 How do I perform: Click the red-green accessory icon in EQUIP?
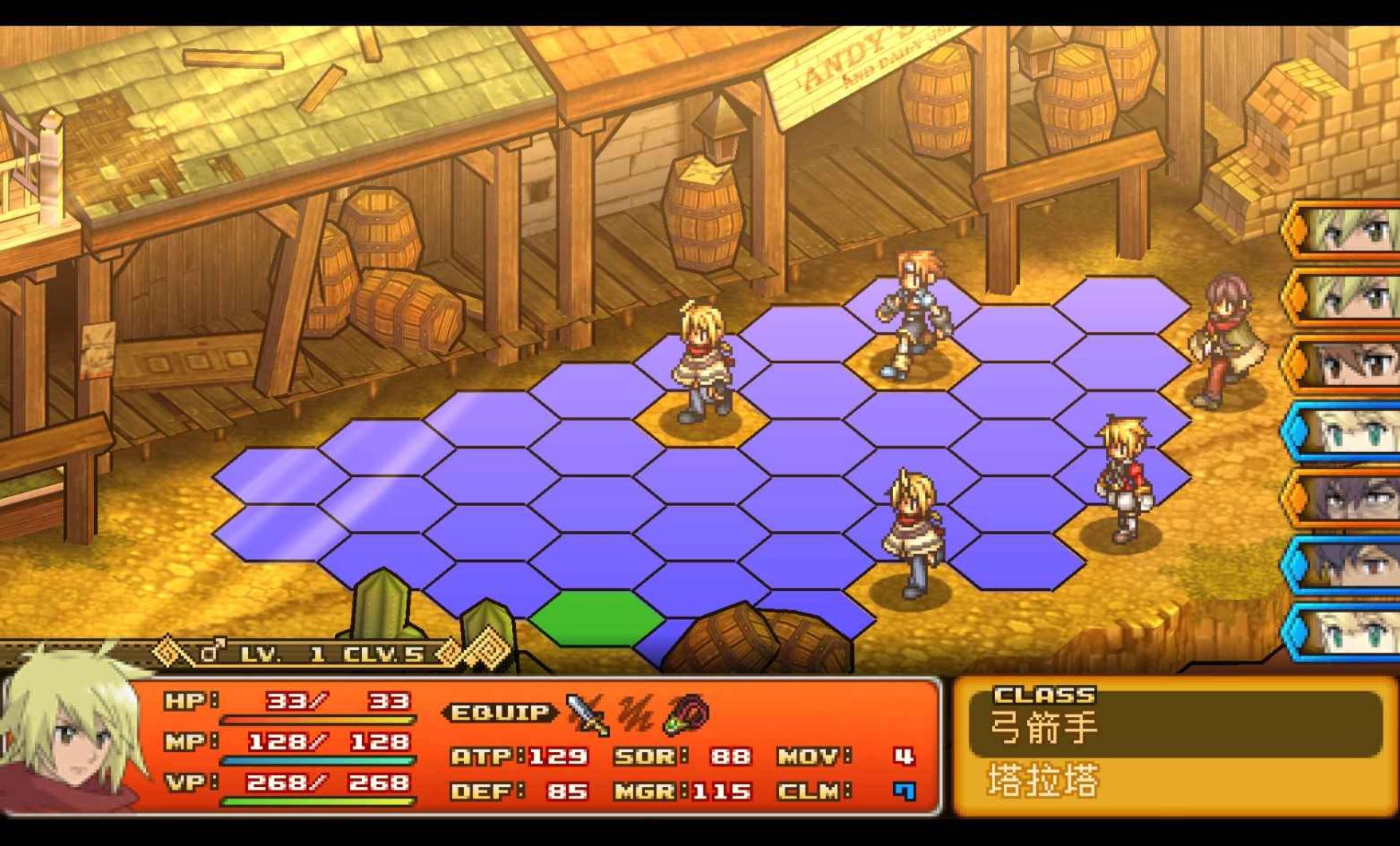687,714
